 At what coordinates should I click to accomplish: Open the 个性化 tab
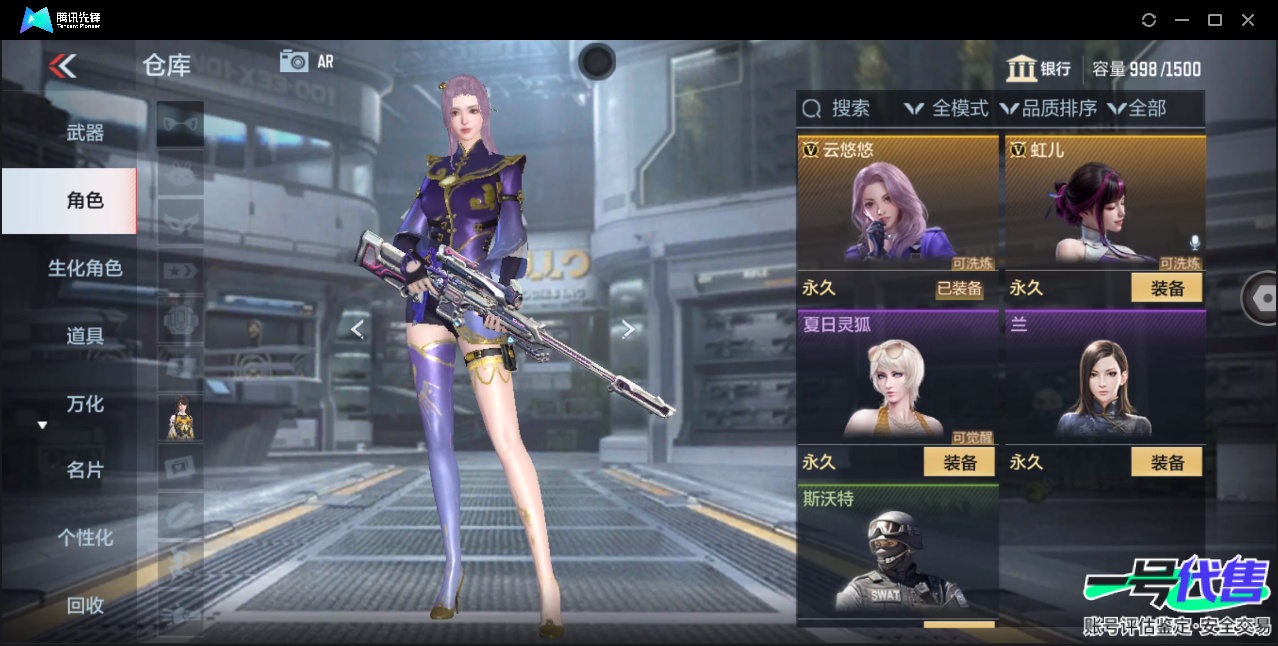coord(85,537)
